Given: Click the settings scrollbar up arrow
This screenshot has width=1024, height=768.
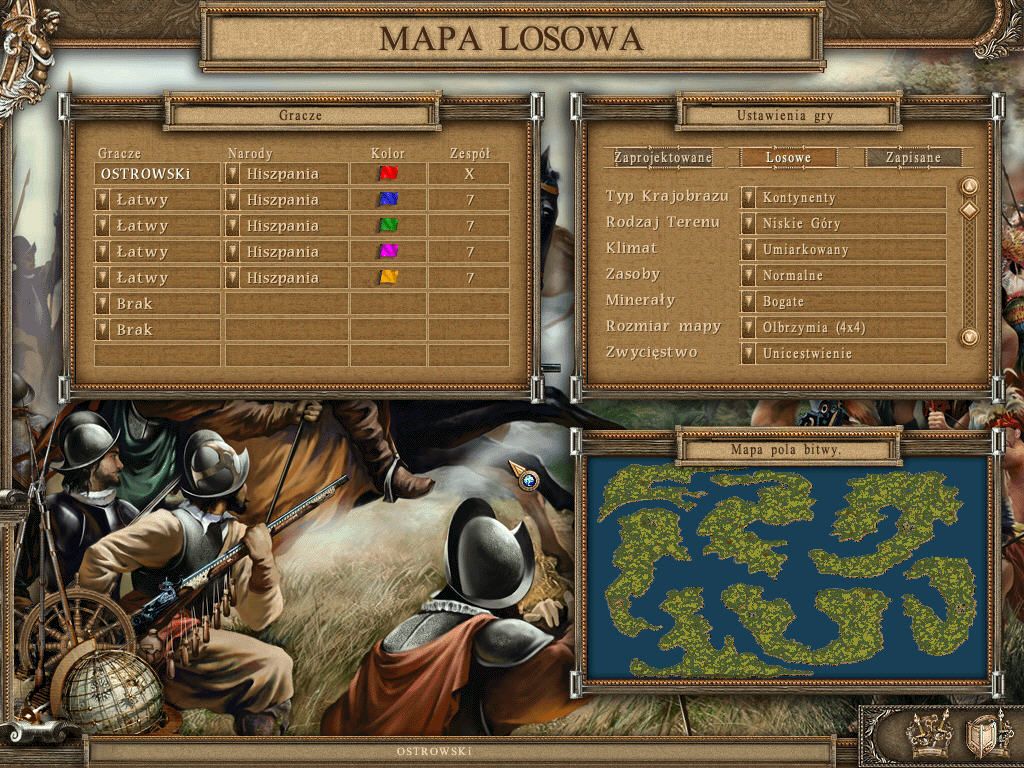Looking at the screenshot, I should tap(968, 186).
